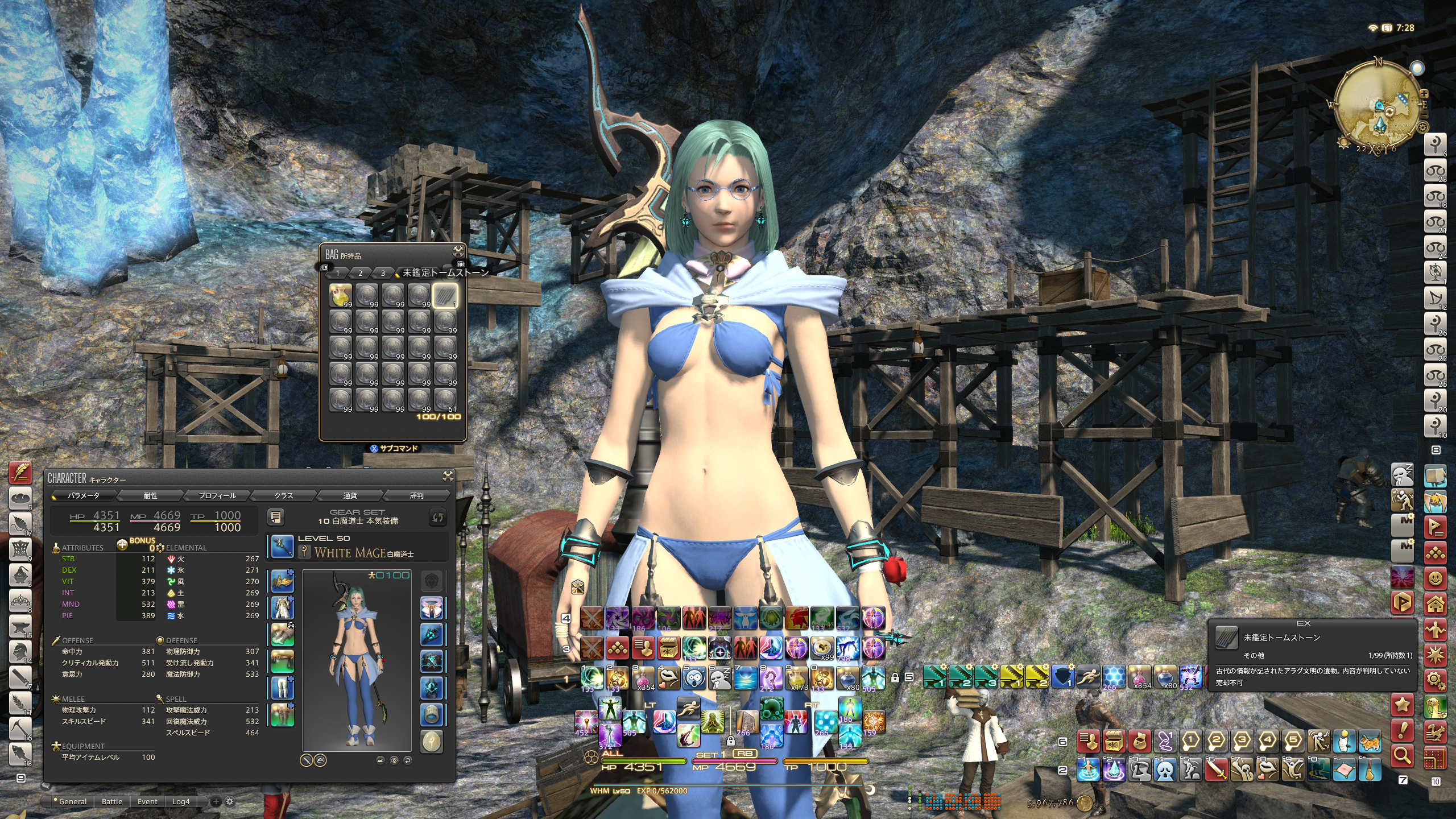Viewport: 1456px width, 819px height.
Task: View the 評判 tab
Action: 417,495
